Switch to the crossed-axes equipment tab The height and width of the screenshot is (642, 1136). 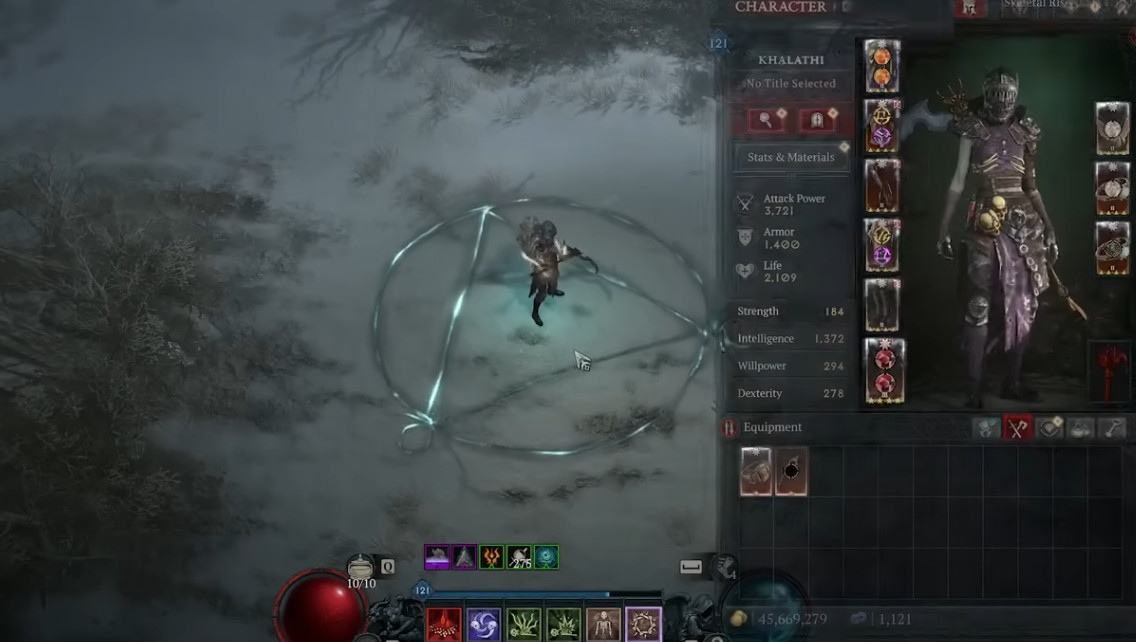[x=1018, y=428]
